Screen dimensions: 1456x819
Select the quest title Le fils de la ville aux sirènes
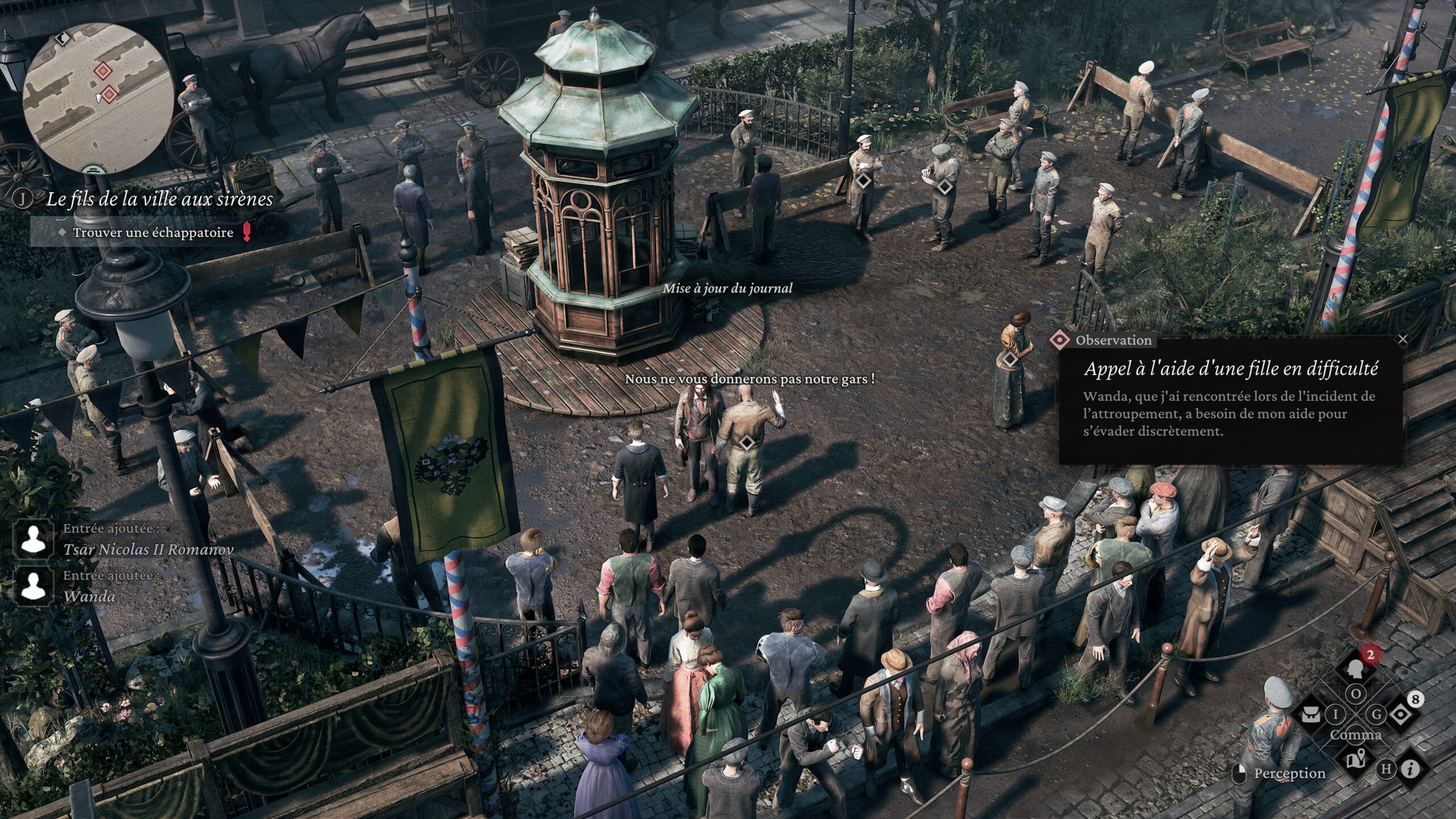click(159, 199)
